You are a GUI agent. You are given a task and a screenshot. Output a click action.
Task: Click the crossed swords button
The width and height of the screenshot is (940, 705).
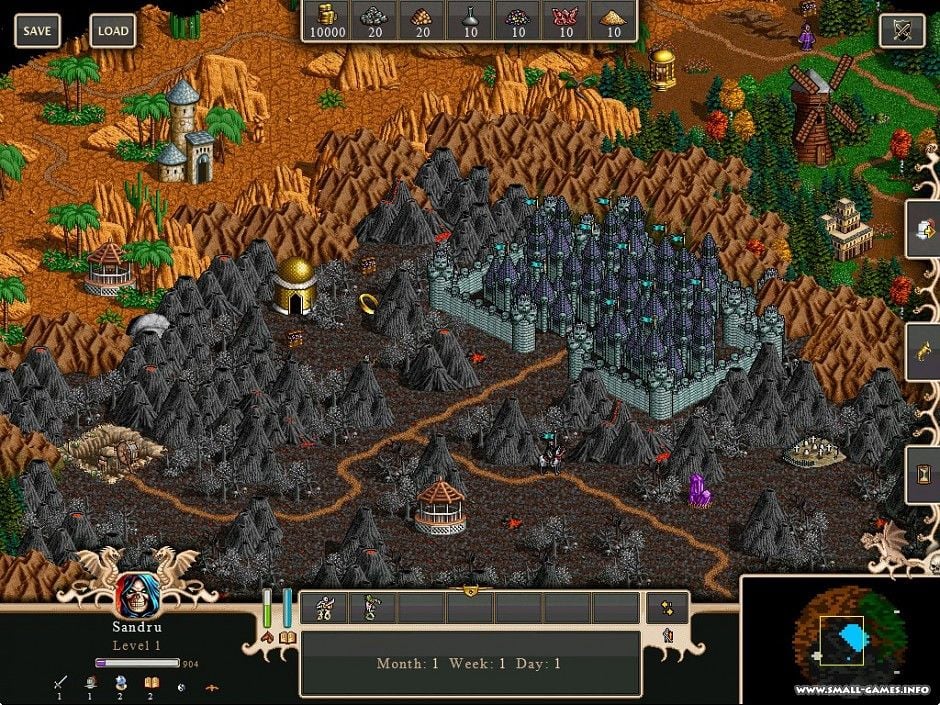pyautogui.click(x=901, y=30)
